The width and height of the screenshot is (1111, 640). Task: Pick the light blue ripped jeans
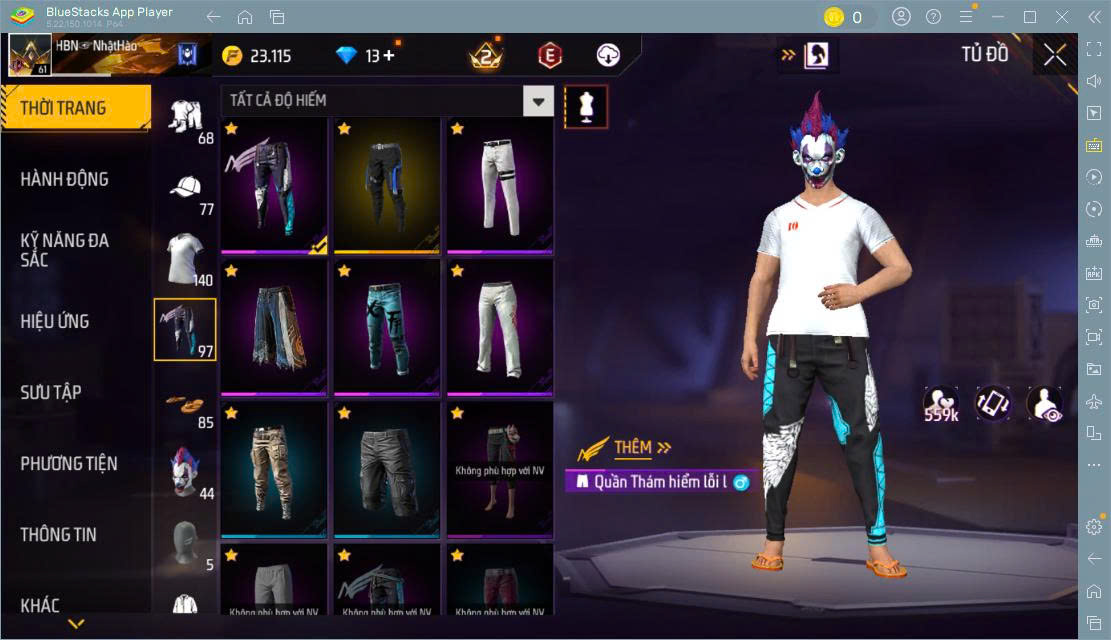point(387,327)
